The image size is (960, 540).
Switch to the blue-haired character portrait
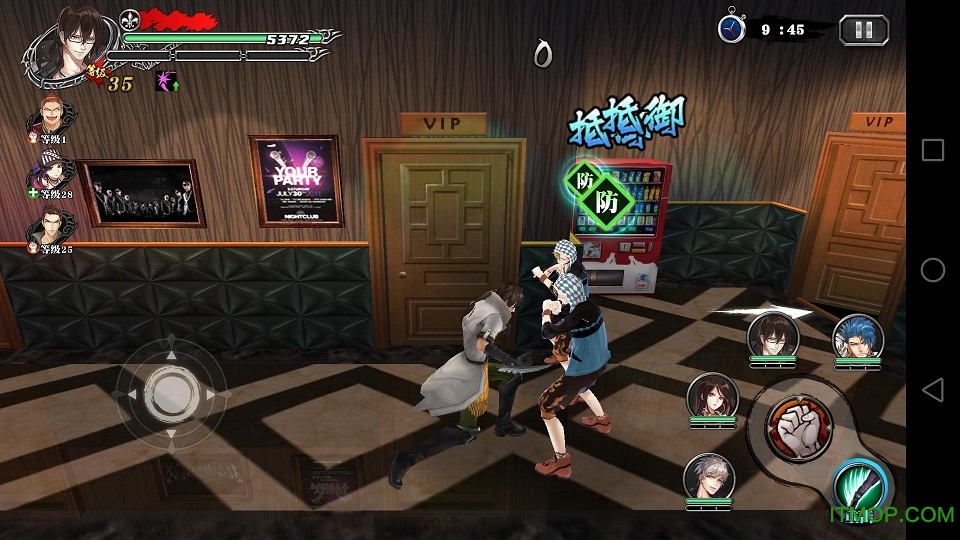[857, 337]
